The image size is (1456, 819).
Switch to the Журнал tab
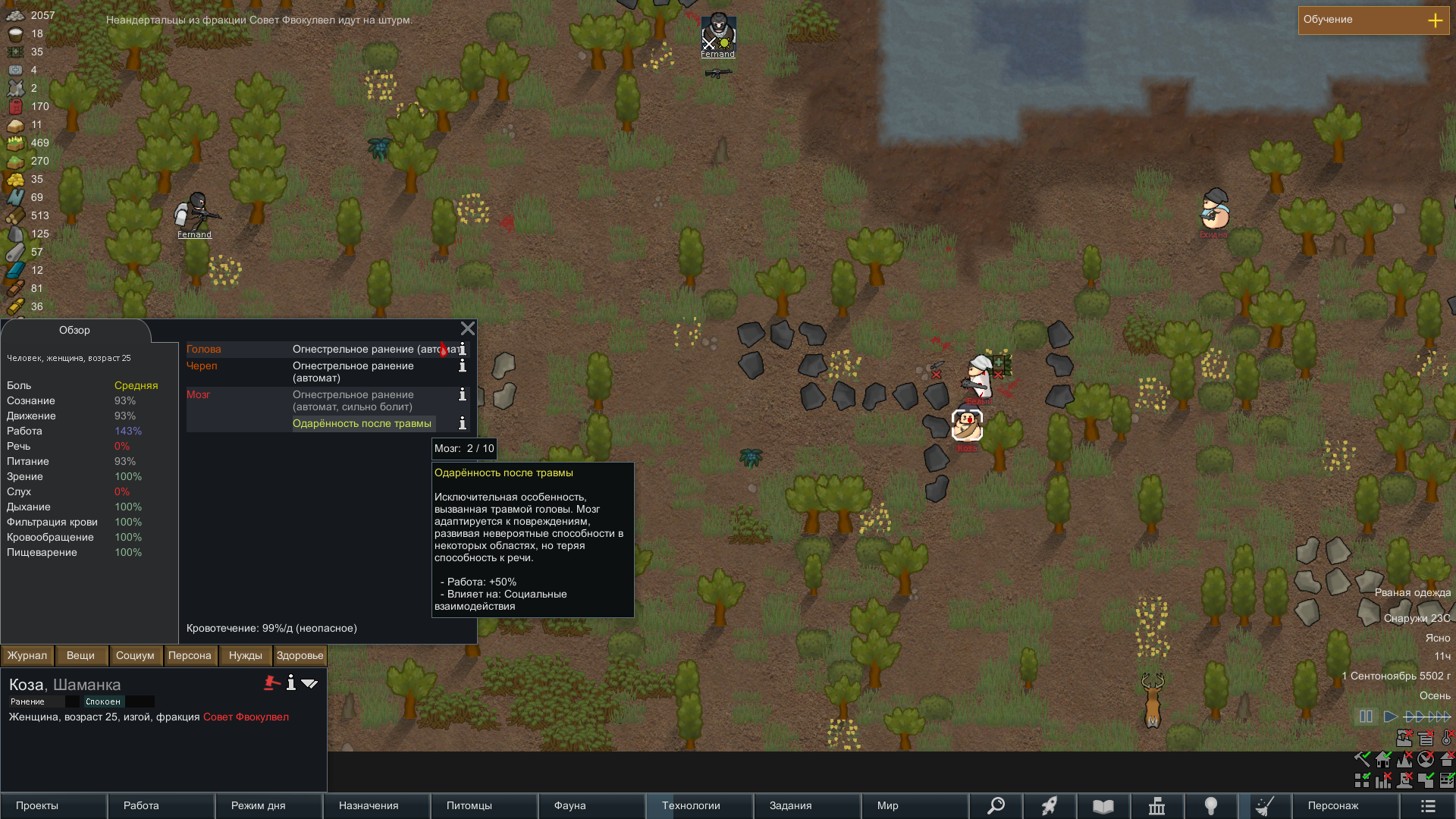point(27,655)
